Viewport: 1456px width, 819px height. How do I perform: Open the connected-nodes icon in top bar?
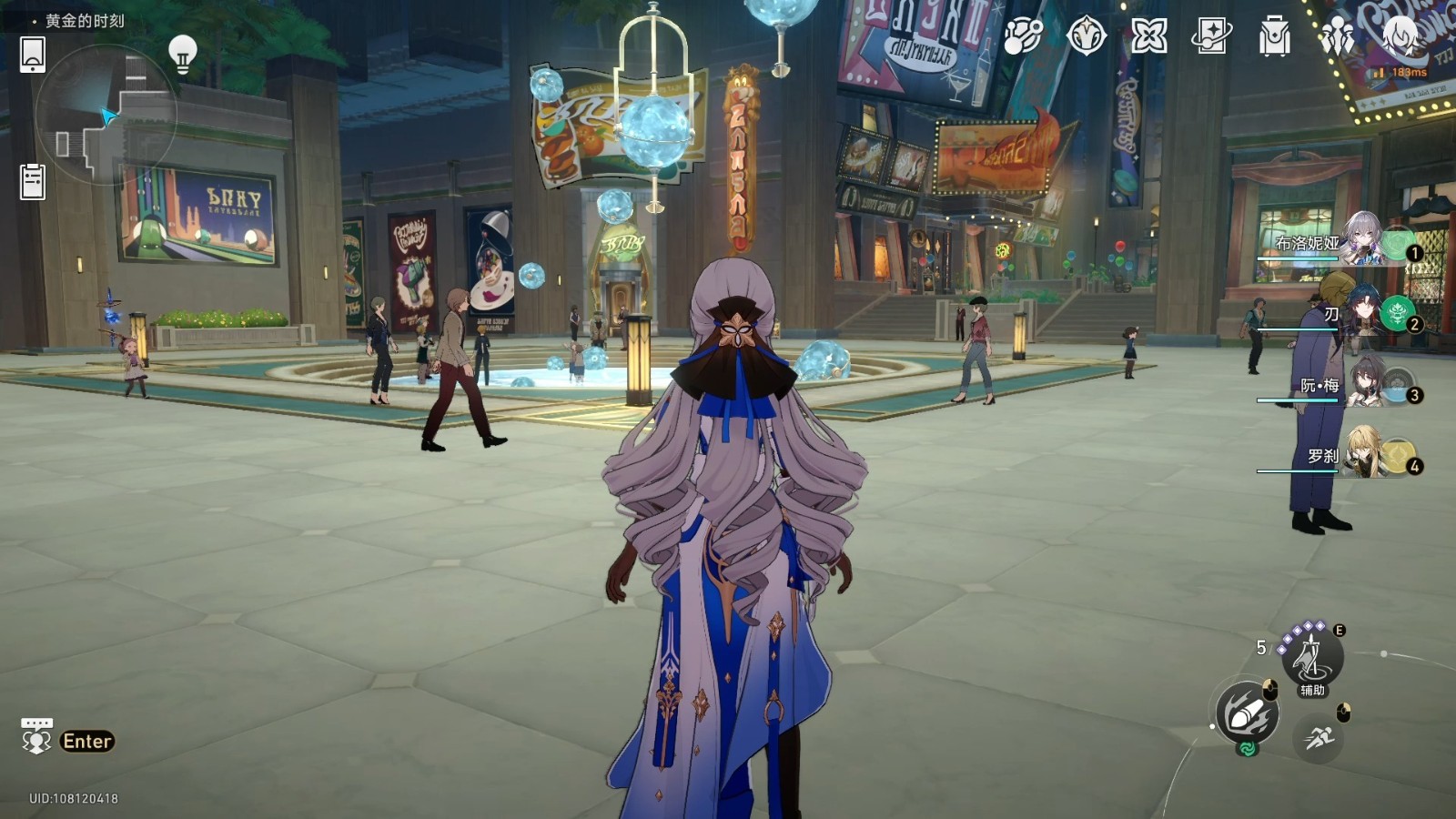pos(1023,36)
